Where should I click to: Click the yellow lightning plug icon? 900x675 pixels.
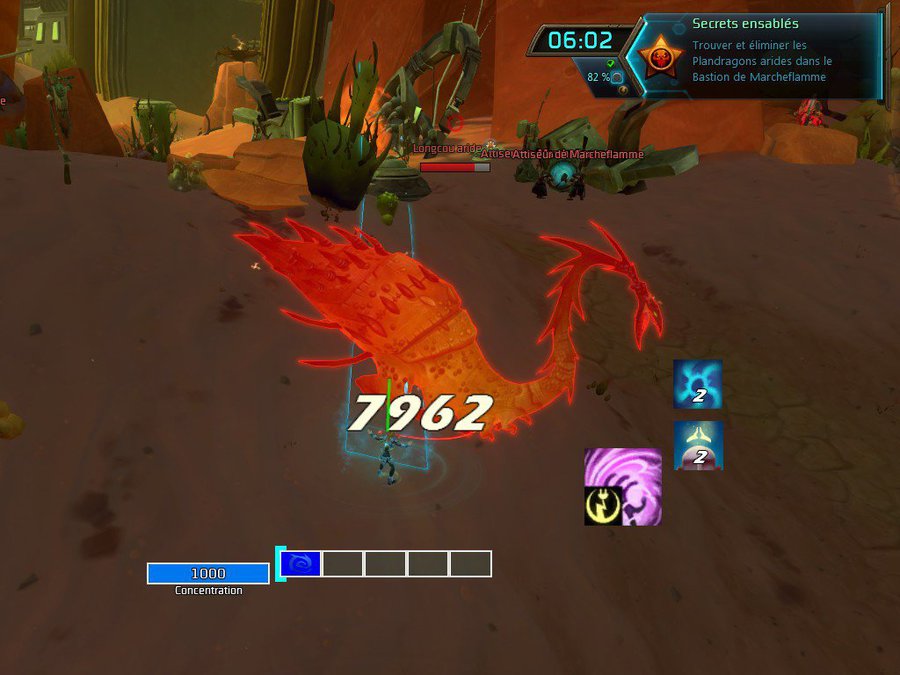click(603, 506)
